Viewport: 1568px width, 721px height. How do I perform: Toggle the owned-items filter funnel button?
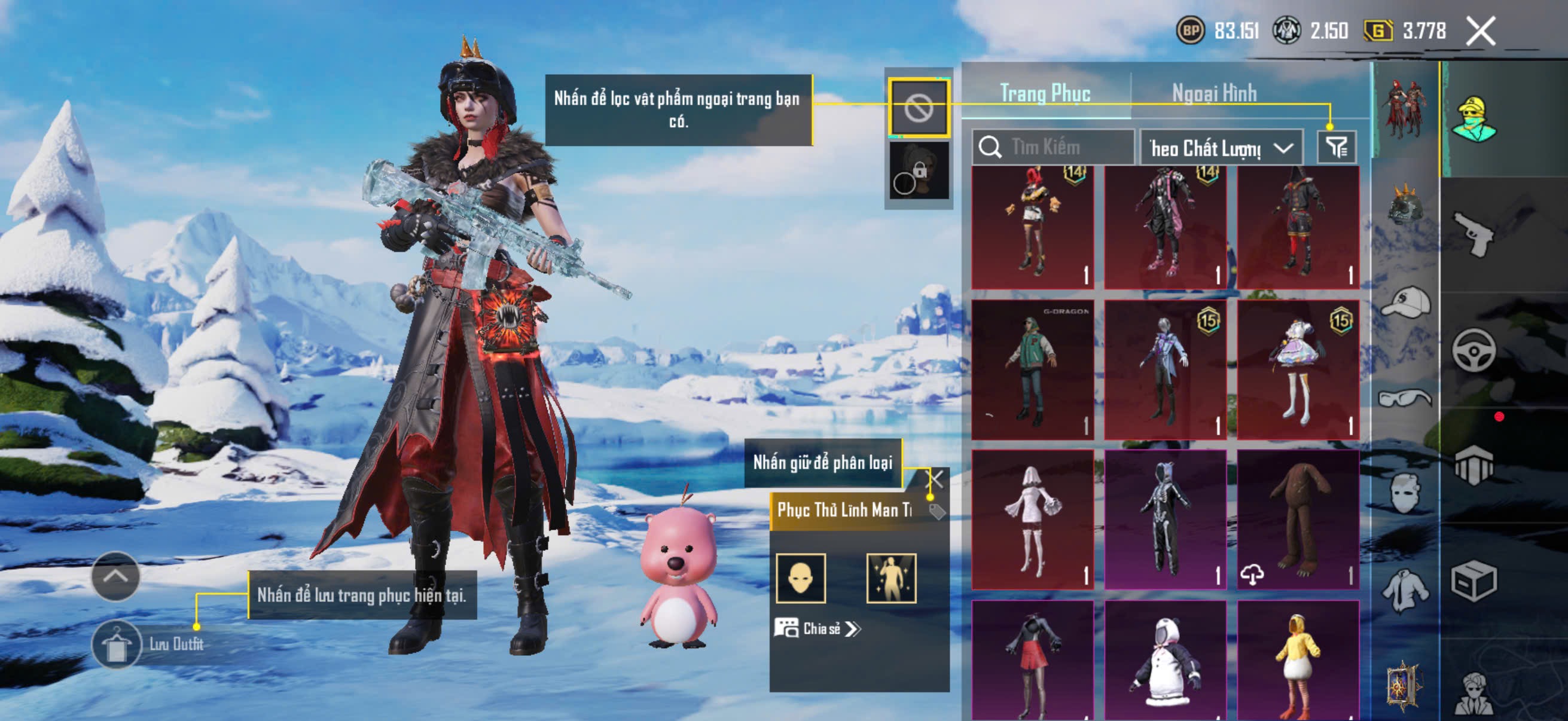1336,147
